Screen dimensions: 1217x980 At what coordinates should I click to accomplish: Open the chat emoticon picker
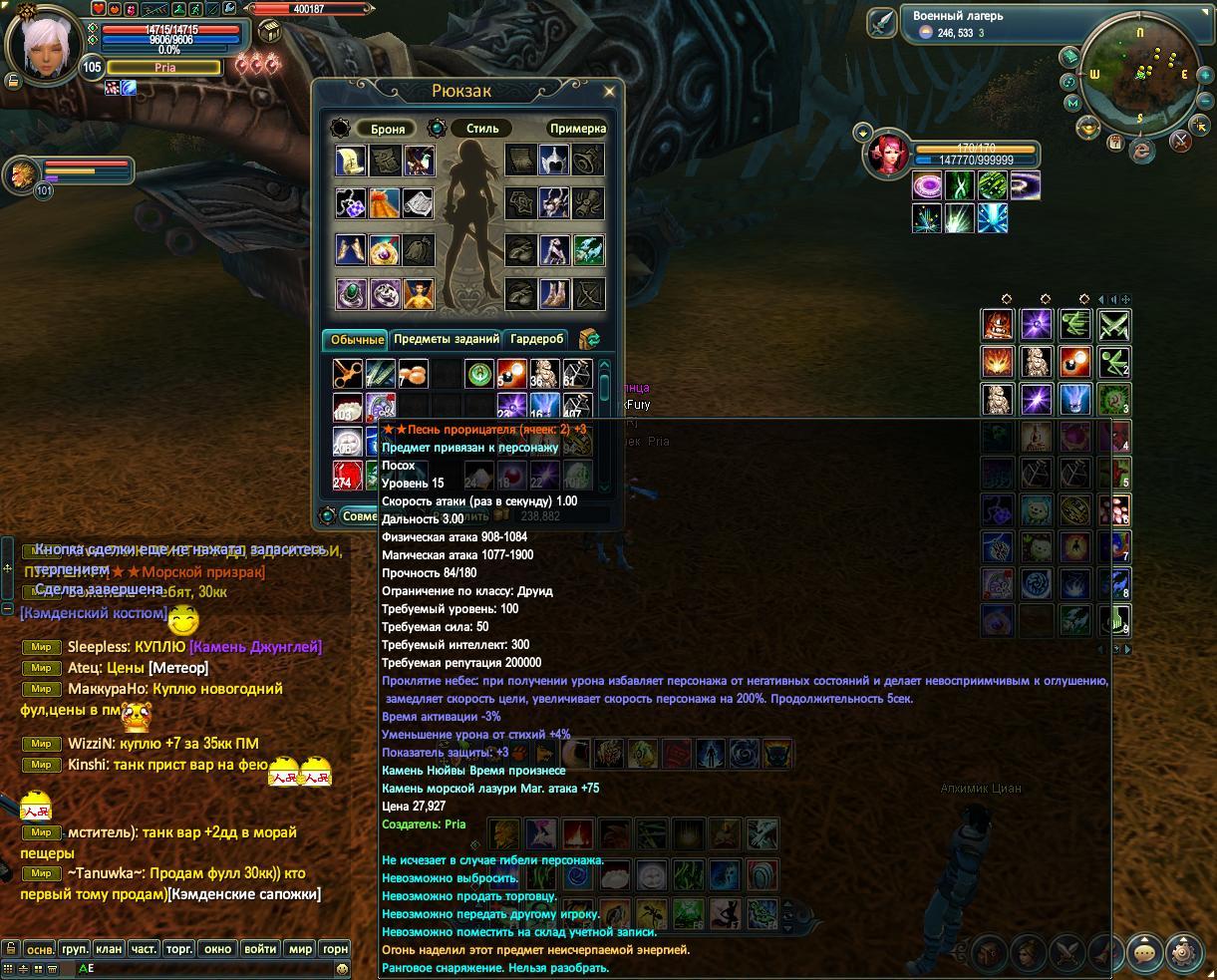pos(343,968)
